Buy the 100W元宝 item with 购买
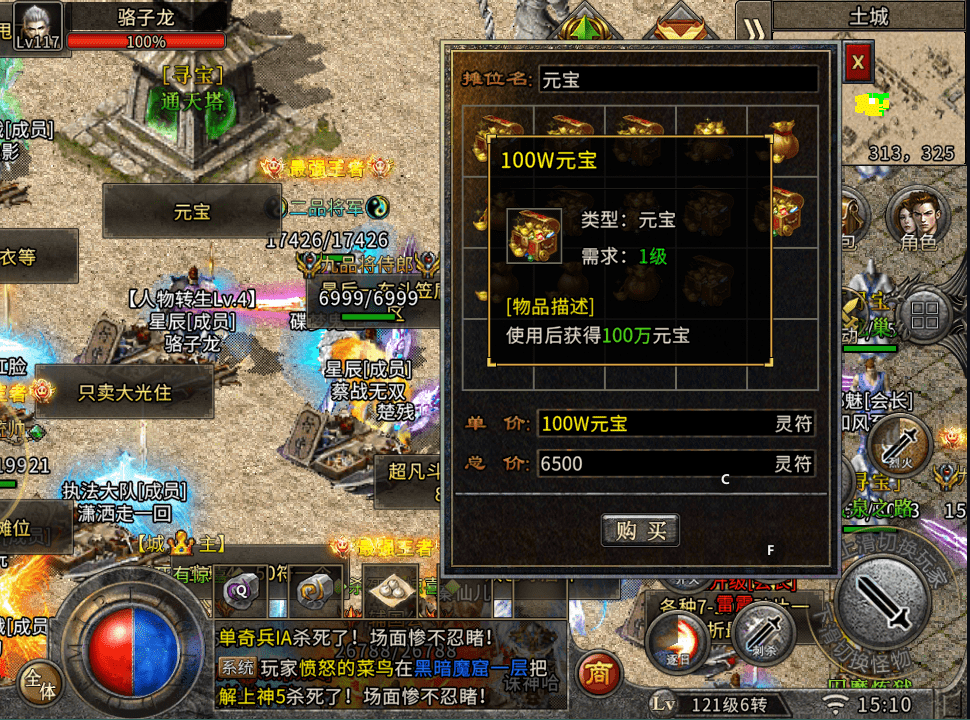The width and height of the screenshot is (970, 720). (640, 530)
